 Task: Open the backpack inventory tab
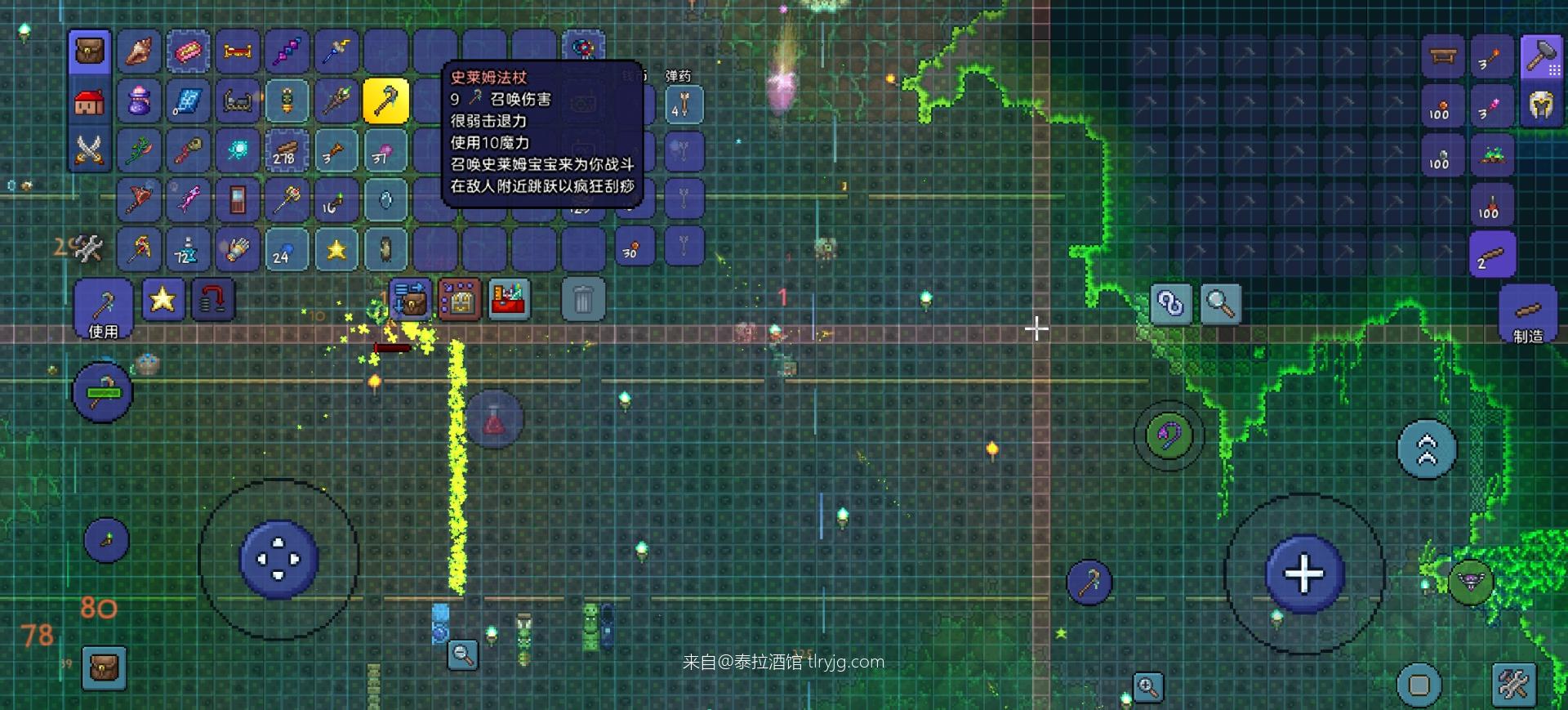[x=90, y=51]
